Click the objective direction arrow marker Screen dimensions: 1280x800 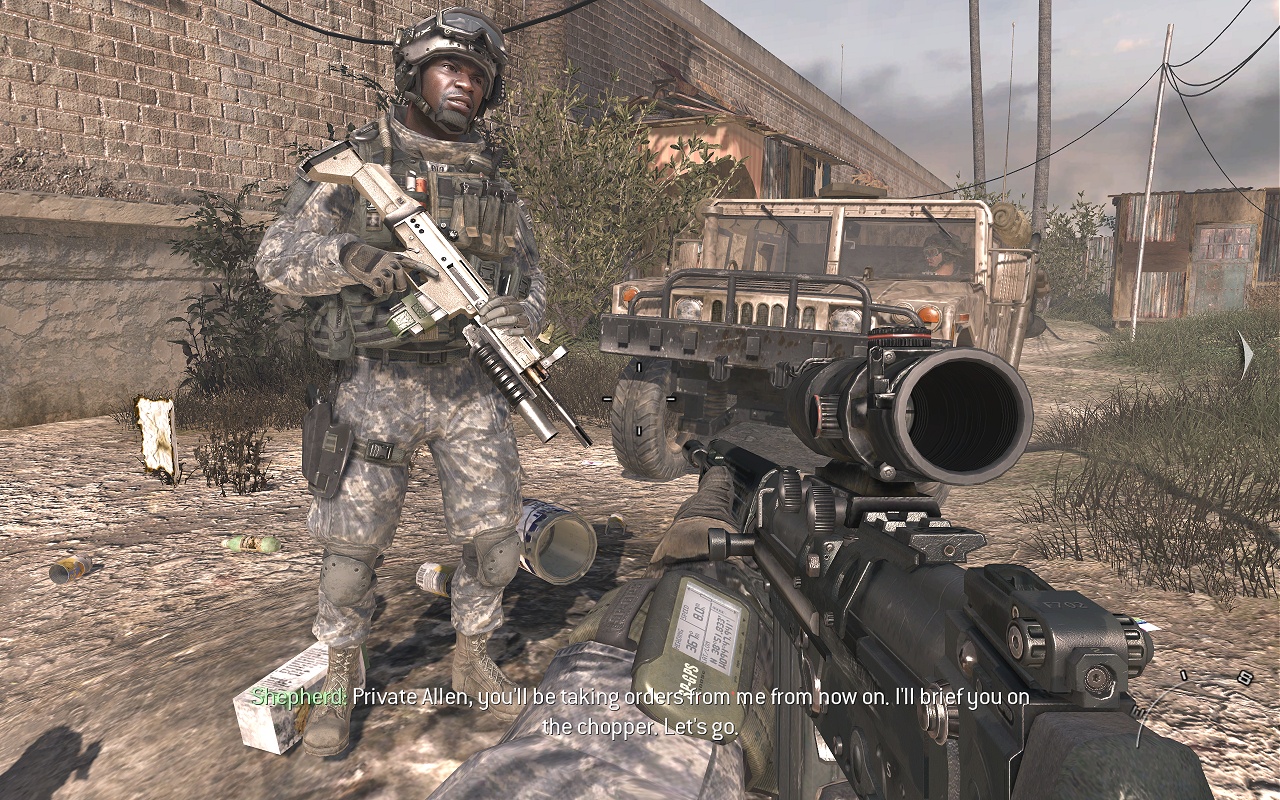[x=1245, y=356]
